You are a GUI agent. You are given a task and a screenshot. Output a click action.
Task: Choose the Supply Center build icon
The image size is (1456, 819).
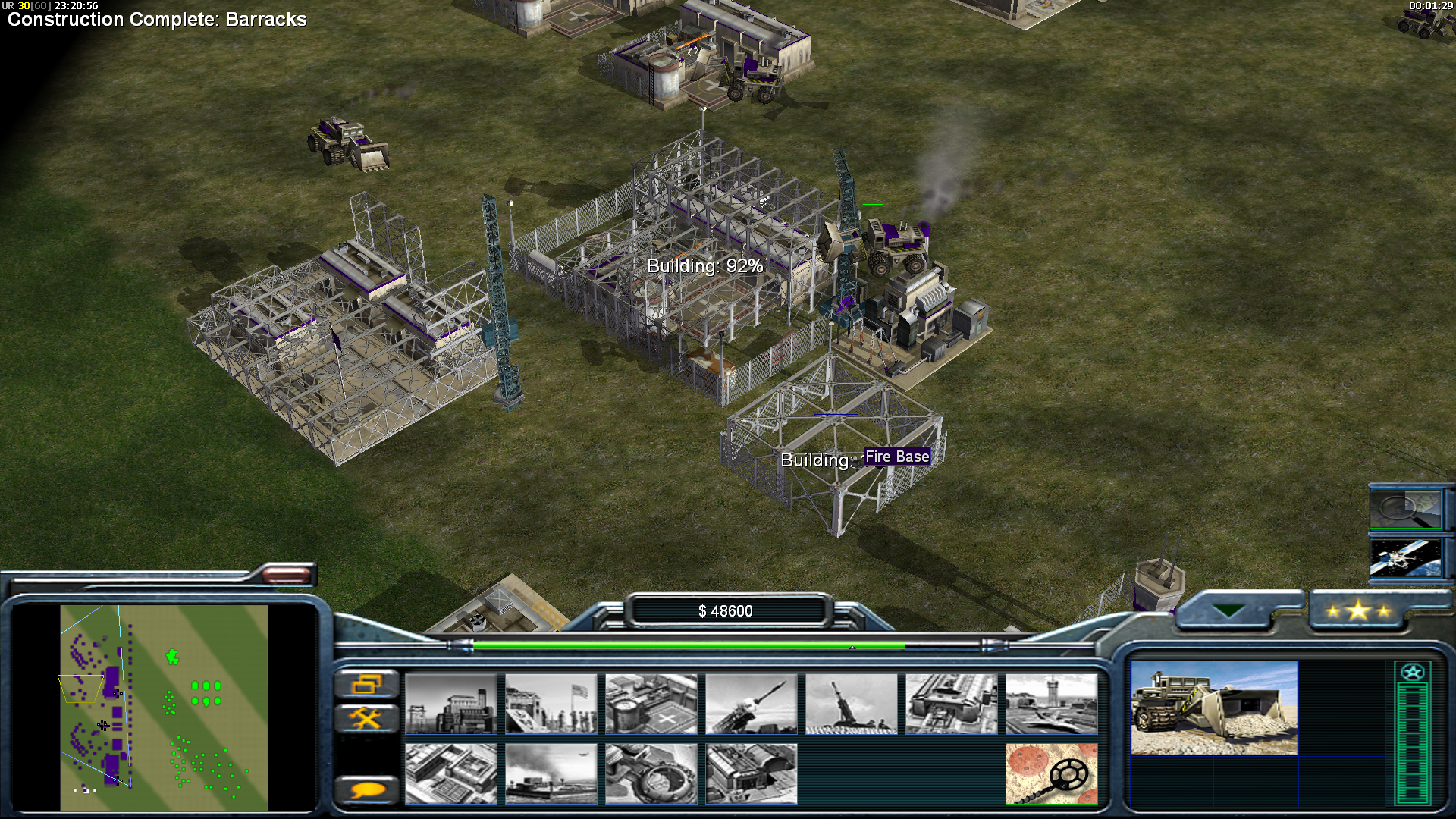[x=651, y=704]
